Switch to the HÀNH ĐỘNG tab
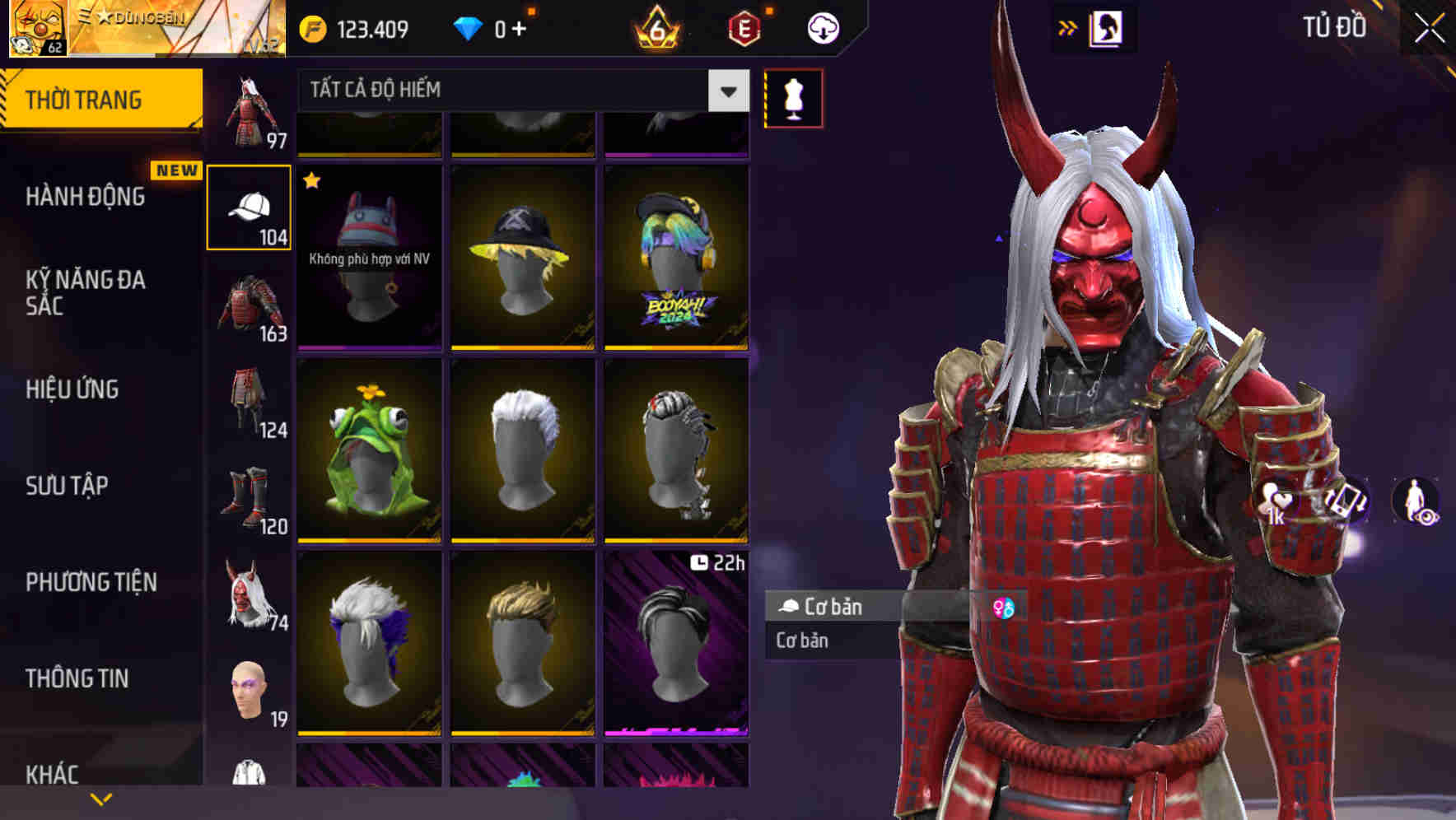 coord(86,196)
